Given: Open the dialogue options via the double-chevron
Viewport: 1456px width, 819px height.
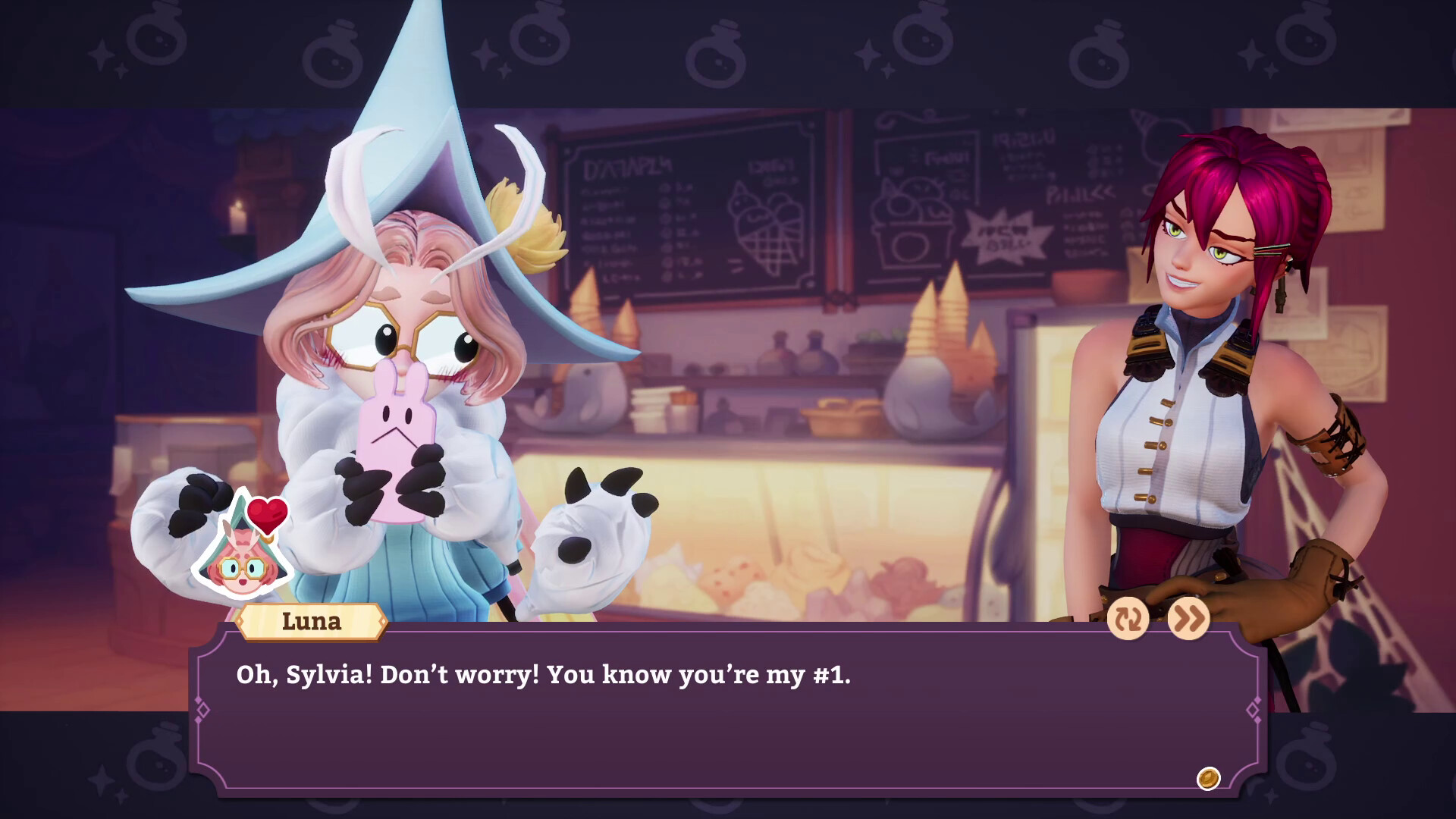Looking at the screenshot, I should (x=1188, y=620).
